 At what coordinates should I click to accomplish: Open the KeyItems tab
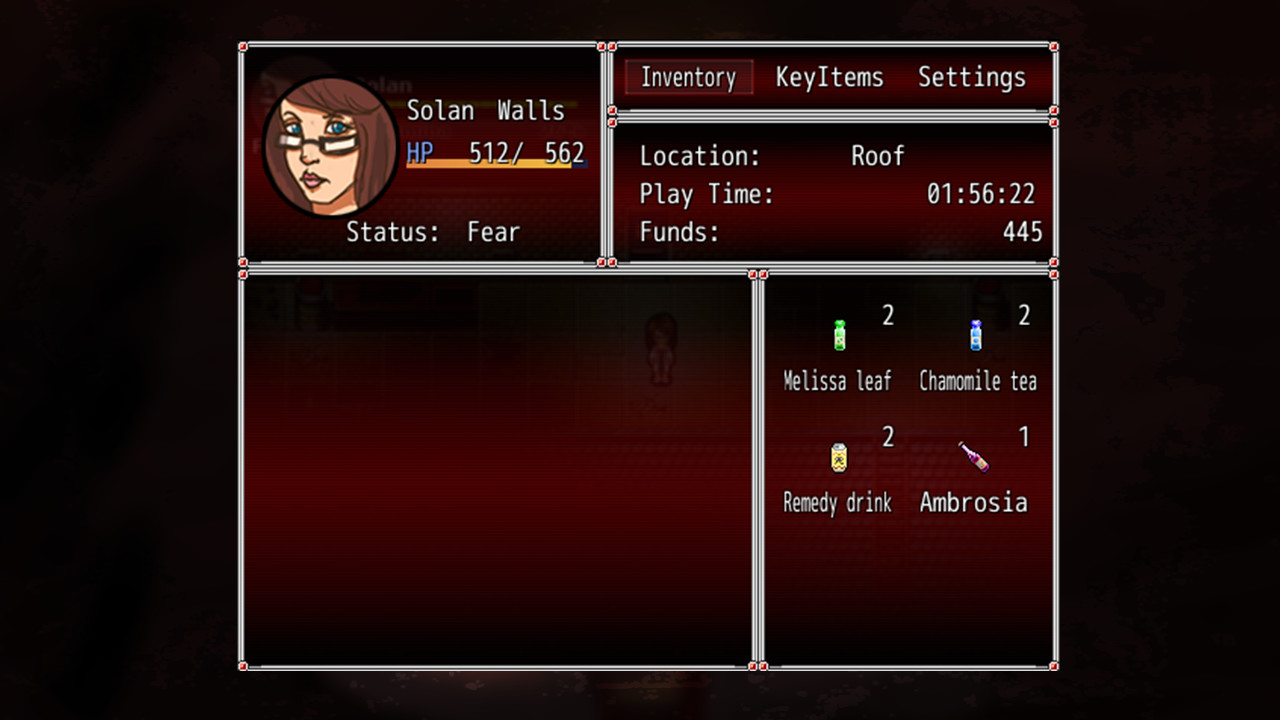[828, 77]
